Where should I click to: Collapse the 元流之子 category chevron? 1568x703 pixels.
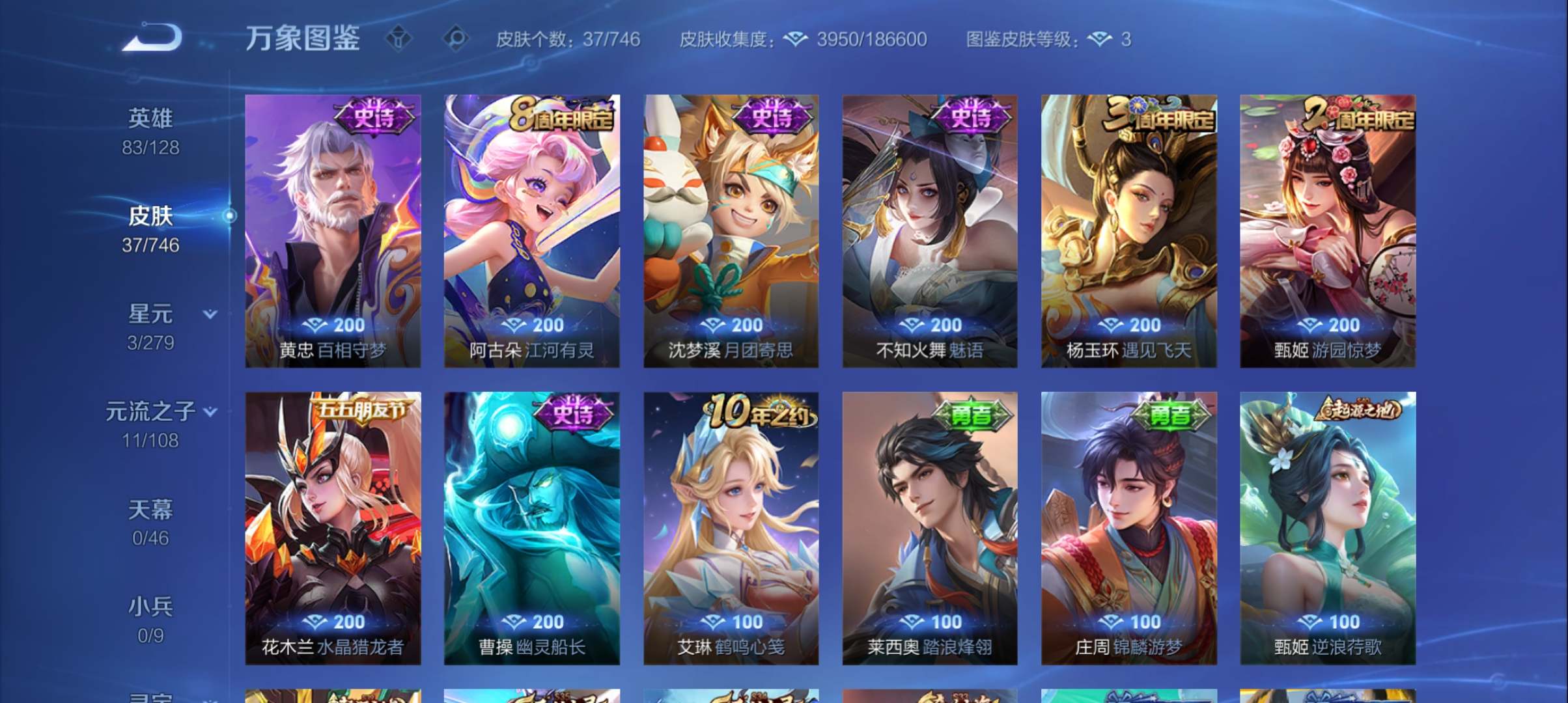pyautogui.click(x=210, y=411)
